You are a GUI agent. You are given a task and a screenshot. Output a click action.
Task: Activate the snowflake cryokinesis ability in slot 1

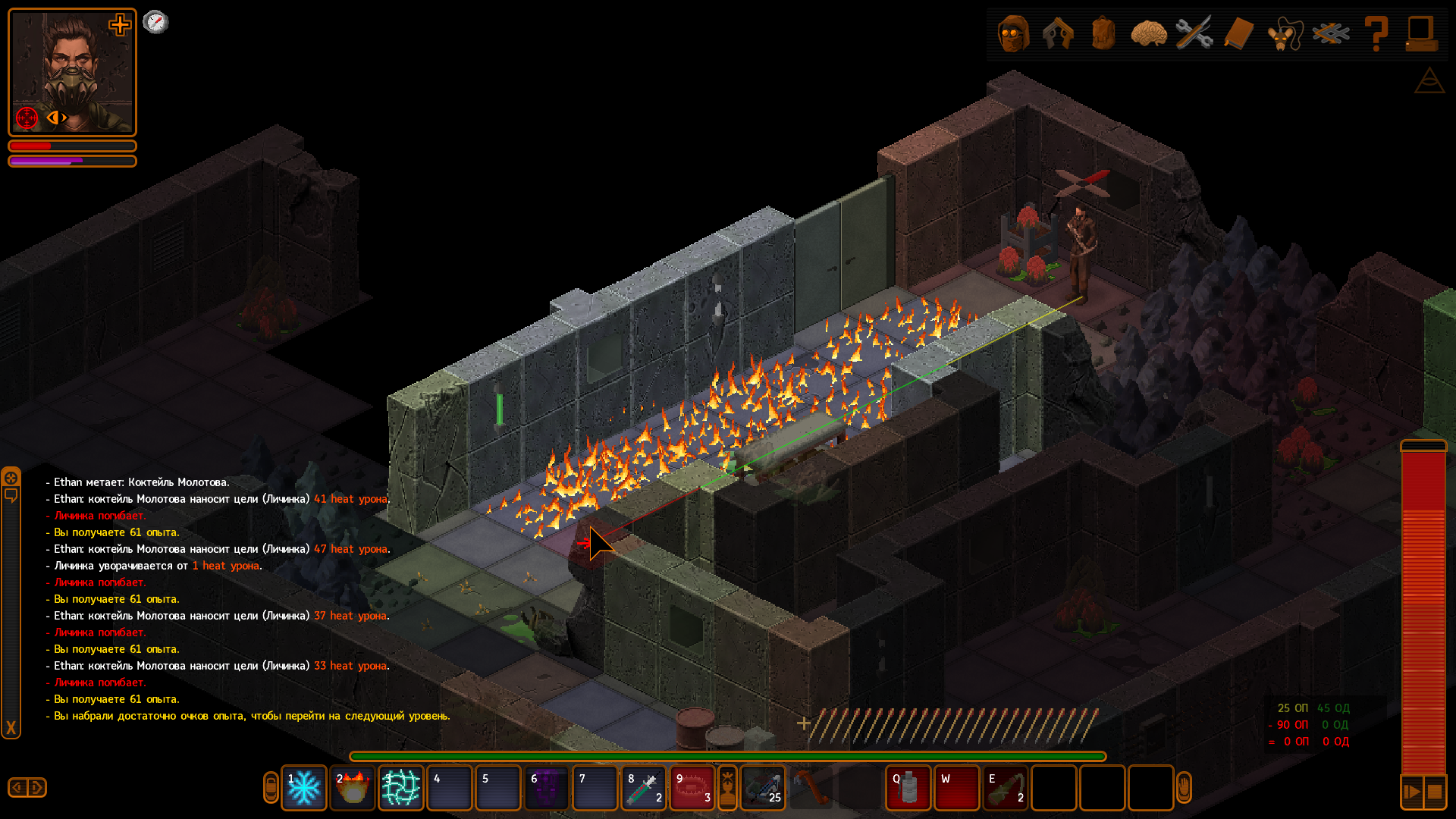[x=304, y=788]
